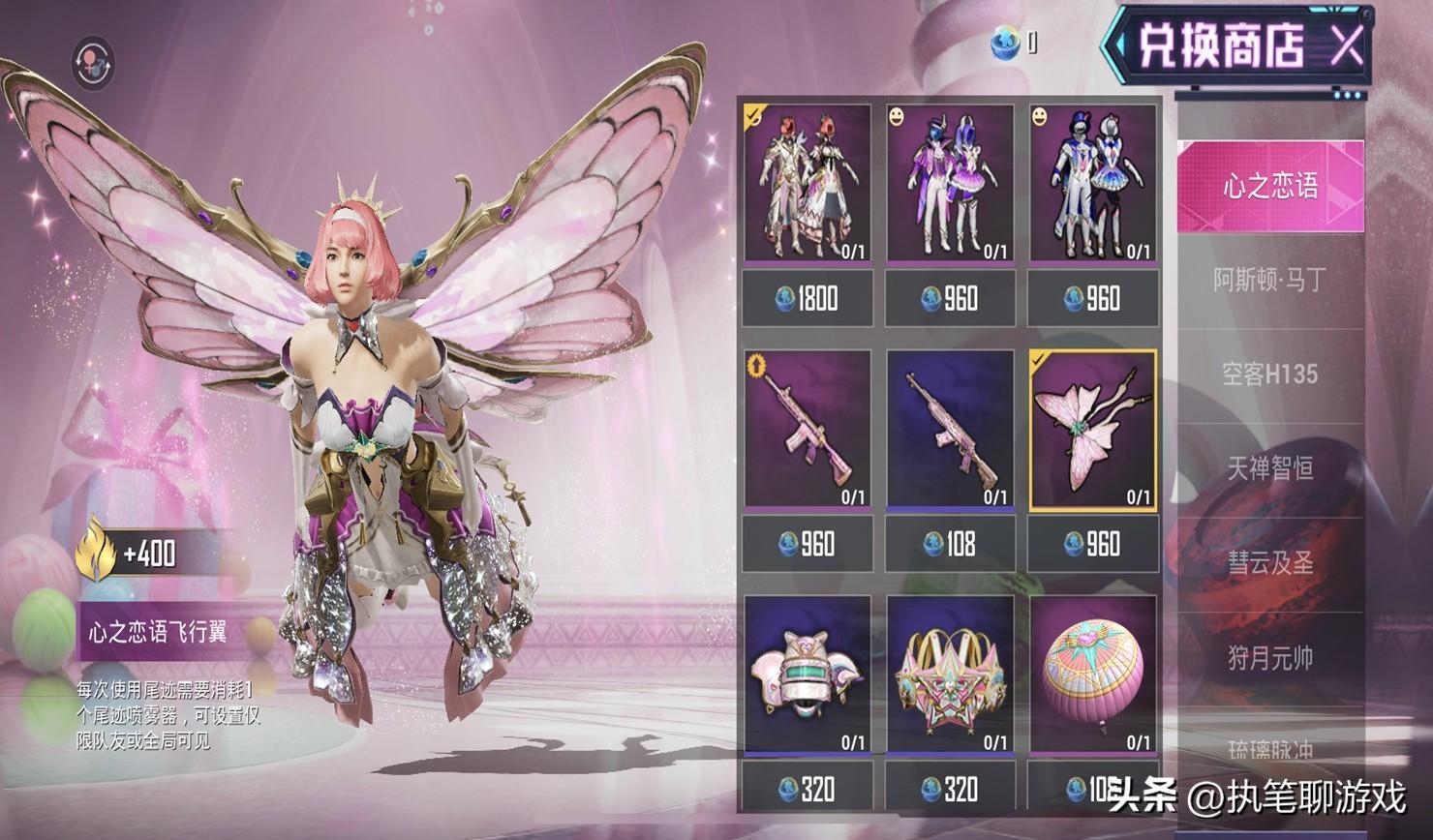1433x840 pixels.
Task: Close the exchange shop with the X
Action: click(x=1345, y=45)
